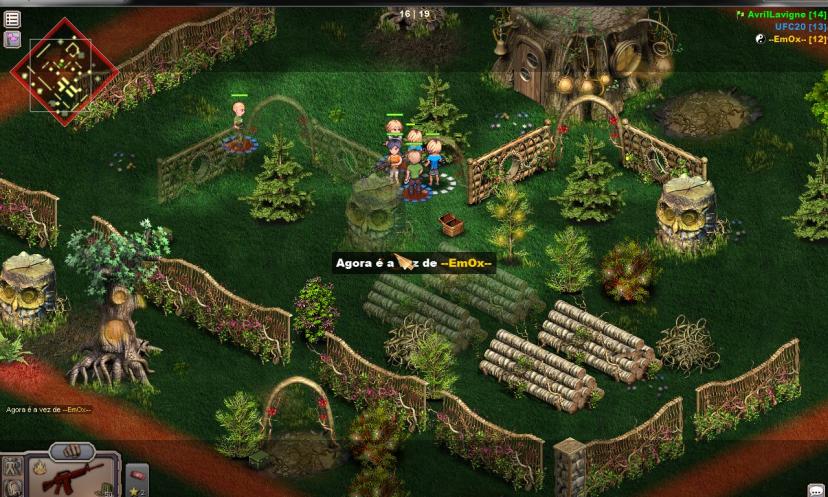This screenshot has width=828, height=497.
Task: Click the purple icon below the list button
Action: (x=13, y=39)
